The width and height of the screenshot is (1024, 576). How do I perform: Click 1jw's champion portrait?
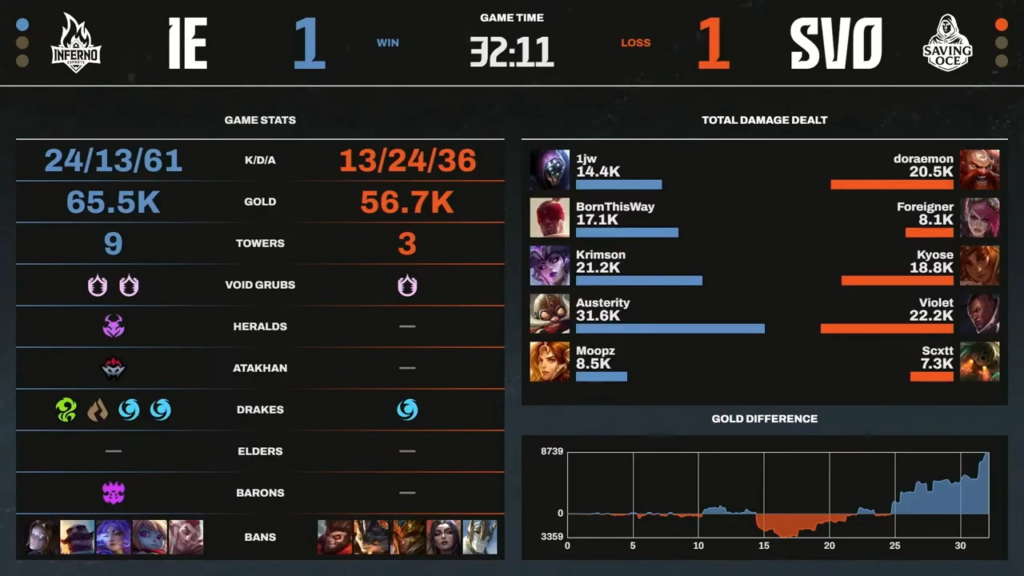550,169
